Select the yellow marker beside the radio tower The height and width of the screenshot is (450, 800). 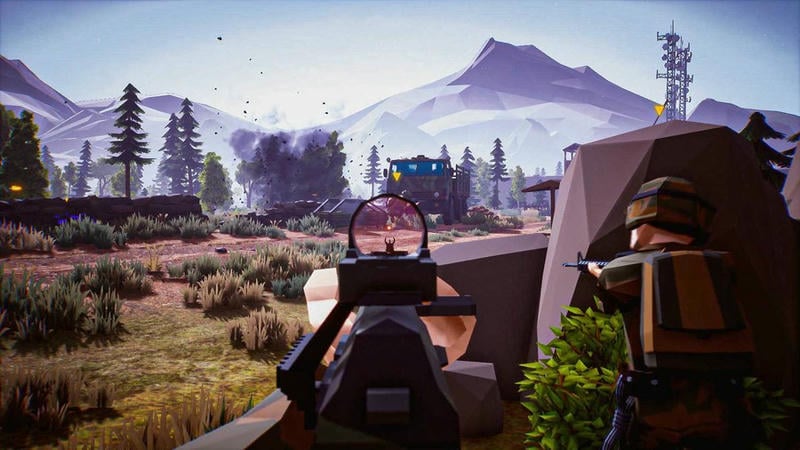tap(658, 109)
